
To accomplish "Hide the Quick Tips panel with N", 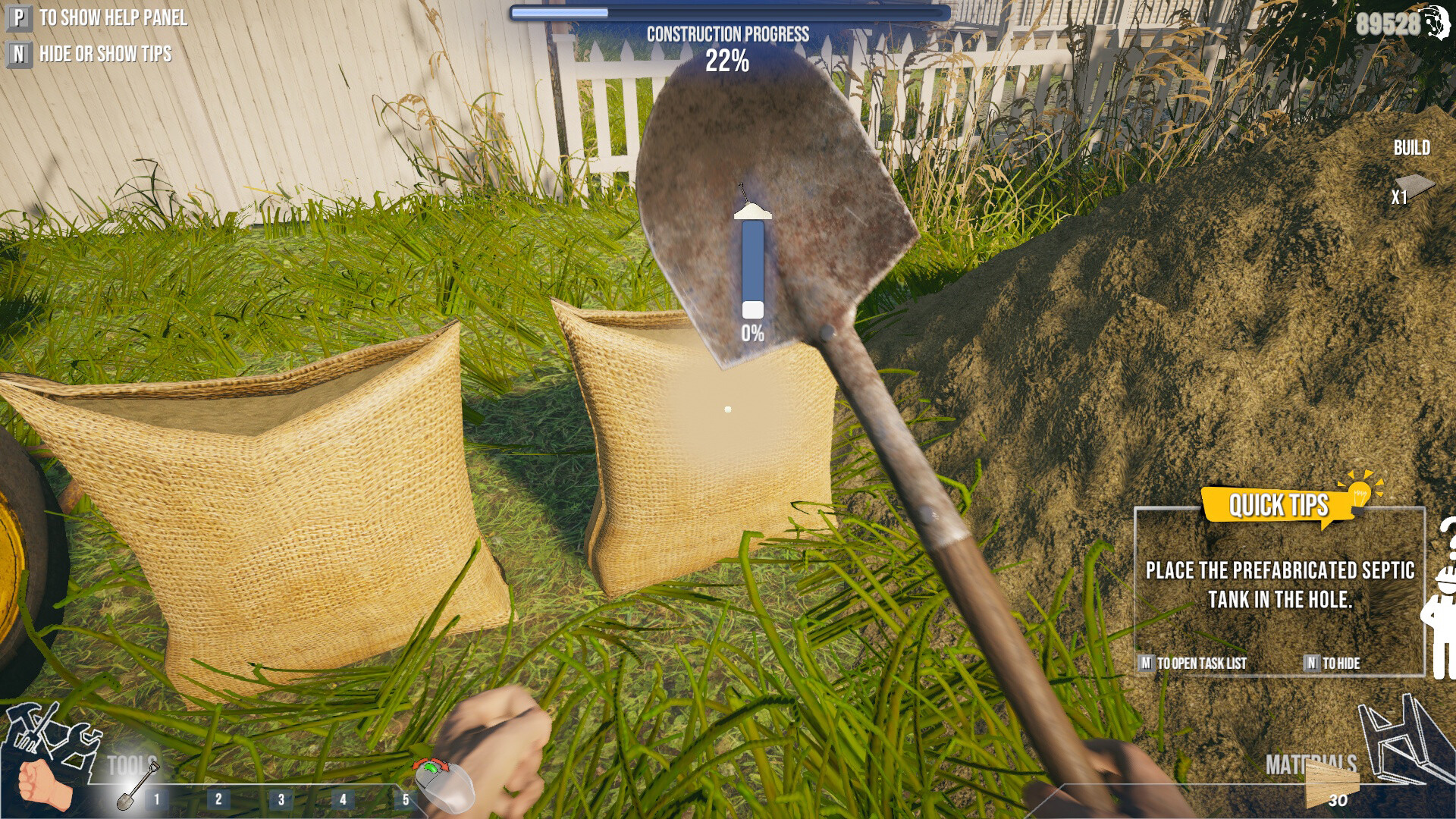I will tap(1311, 663).
